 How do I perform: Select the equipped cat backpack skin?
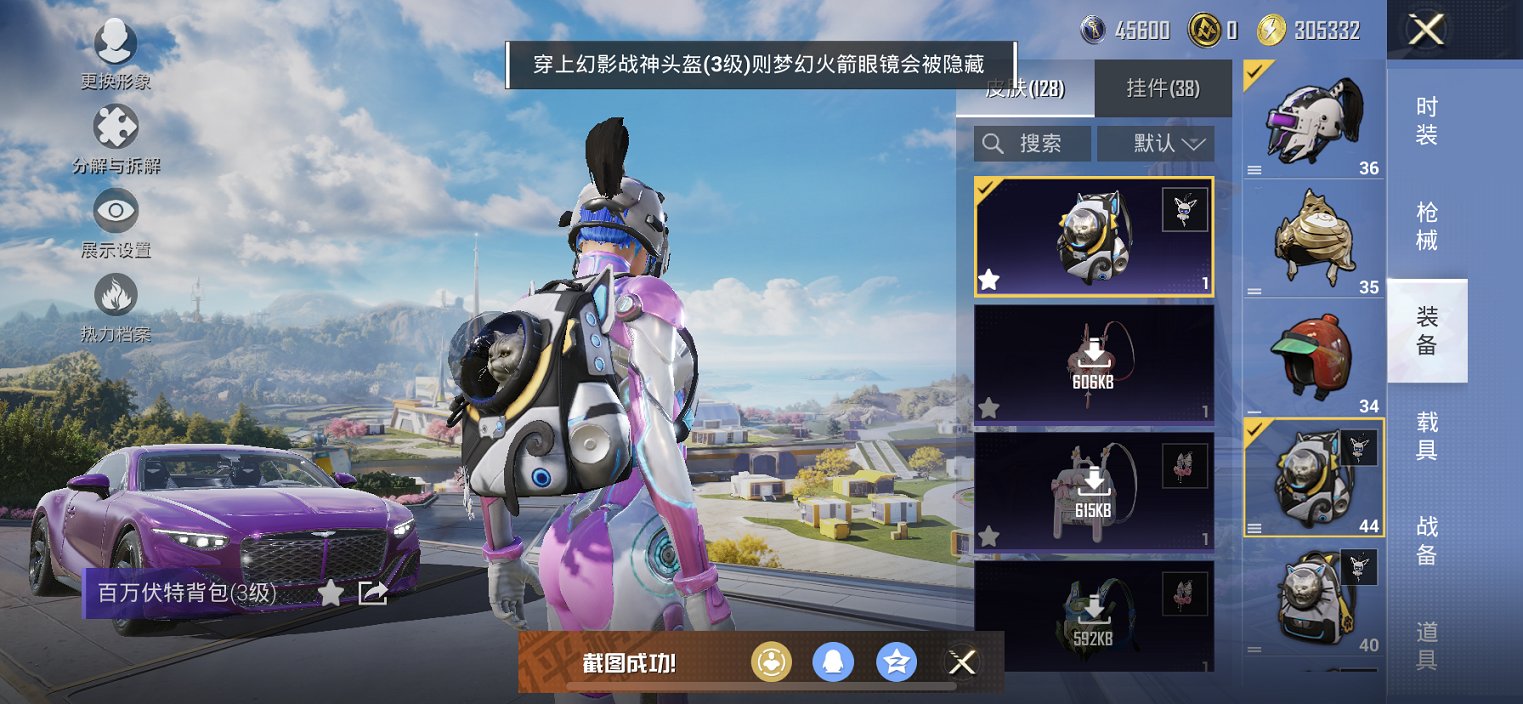pyautogui.click(x=1093, y=237)
